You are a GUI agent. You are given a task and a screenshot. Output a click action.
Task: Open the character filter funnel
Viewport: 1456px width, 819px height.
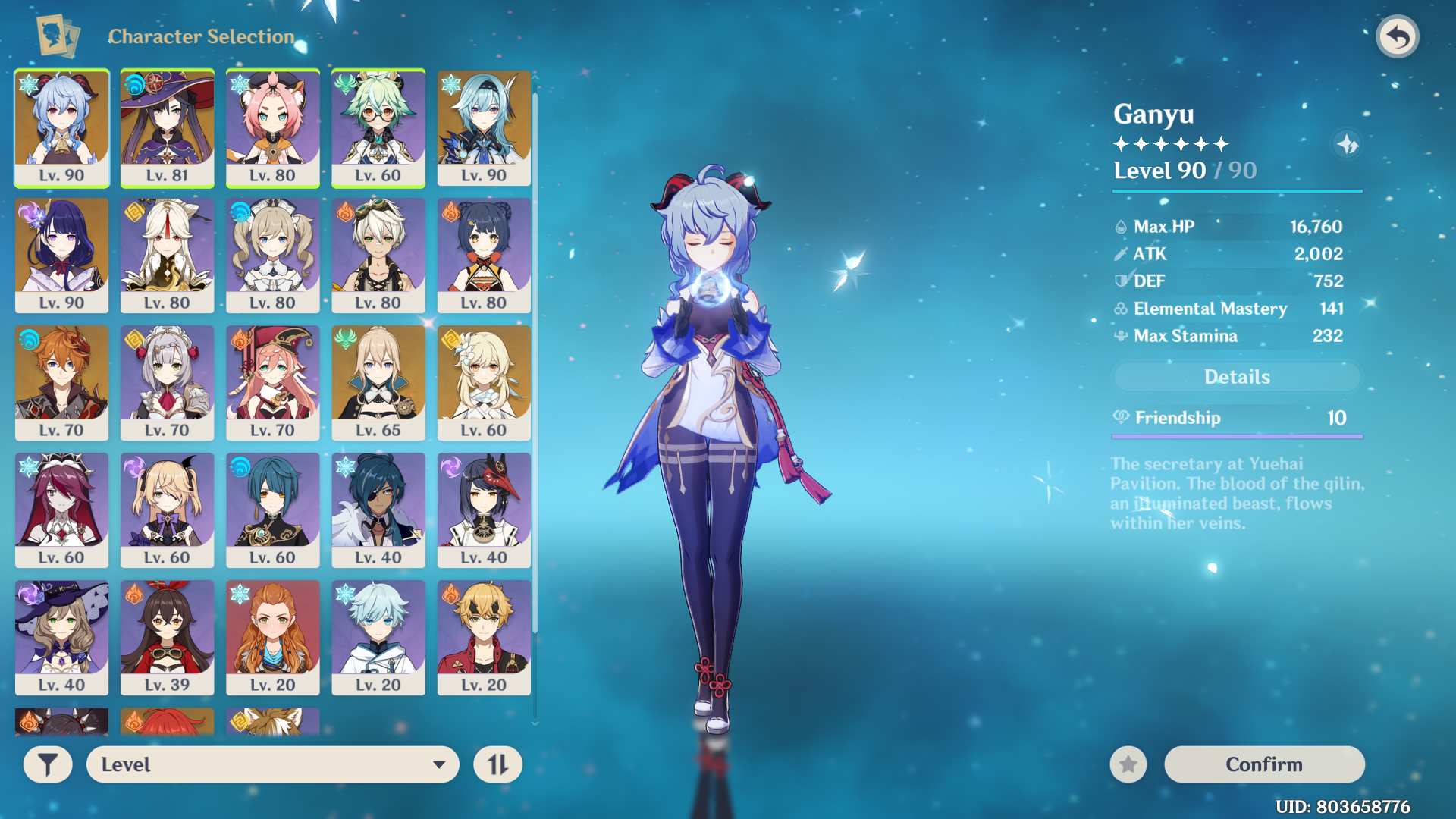(48, 764)
